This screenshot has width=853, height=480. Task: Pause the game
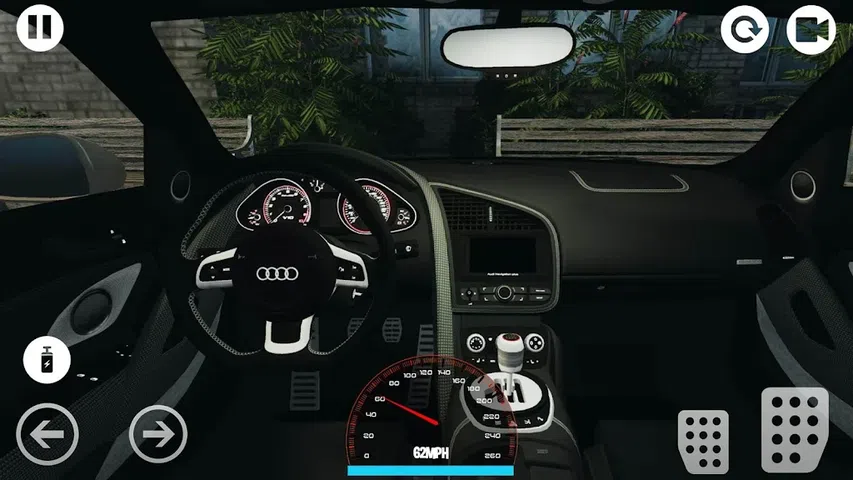[40, 27]
